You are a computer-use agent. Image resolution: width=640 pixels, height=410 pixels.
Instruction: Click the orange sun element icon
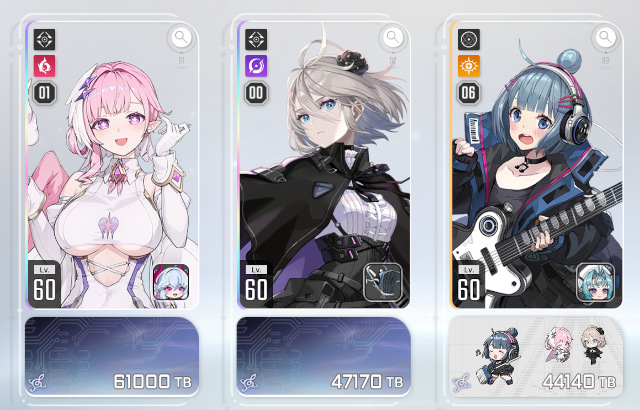click(469, 67)
